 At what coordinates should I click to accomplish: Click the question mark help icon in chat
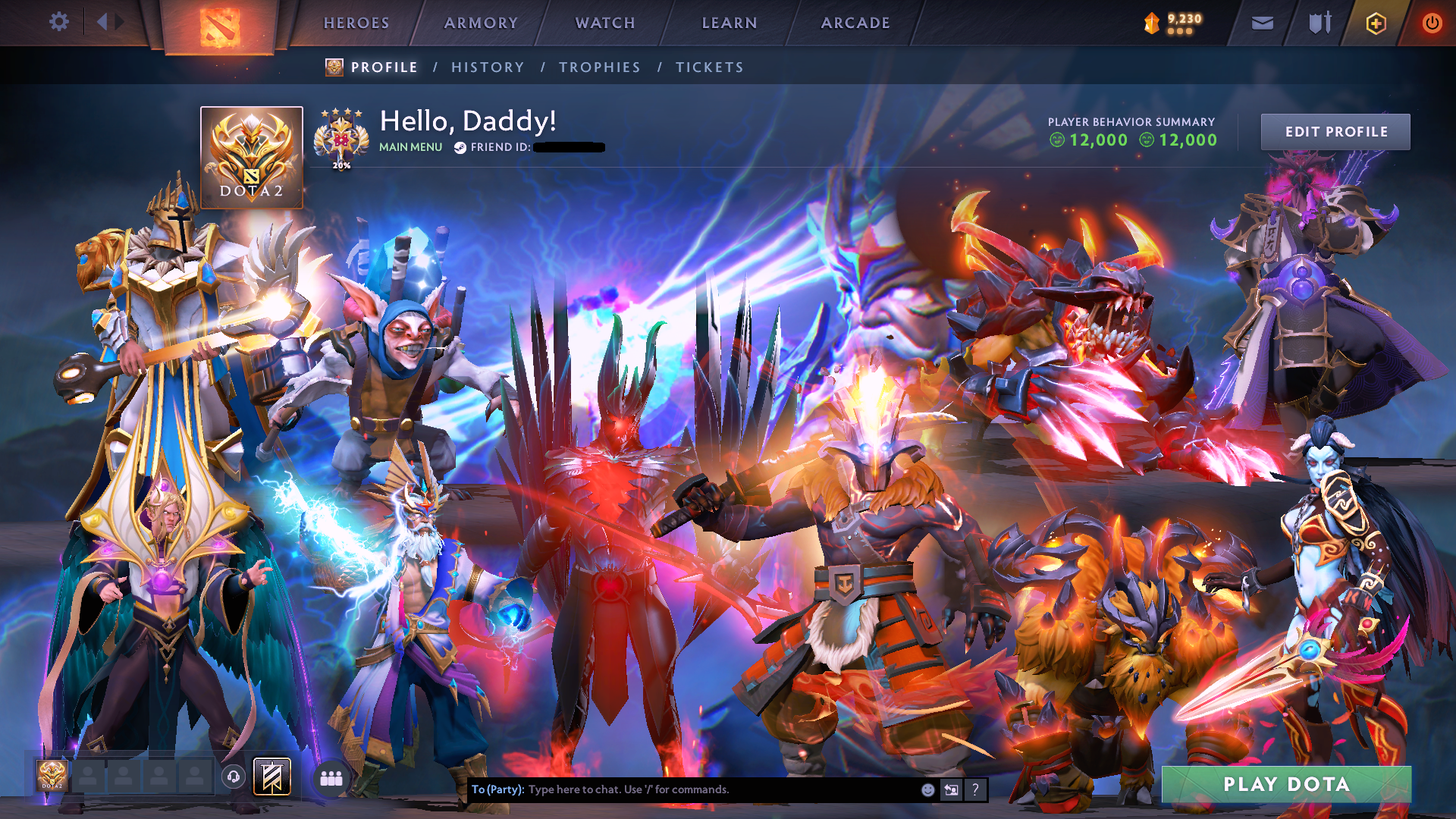click(975, 790)
